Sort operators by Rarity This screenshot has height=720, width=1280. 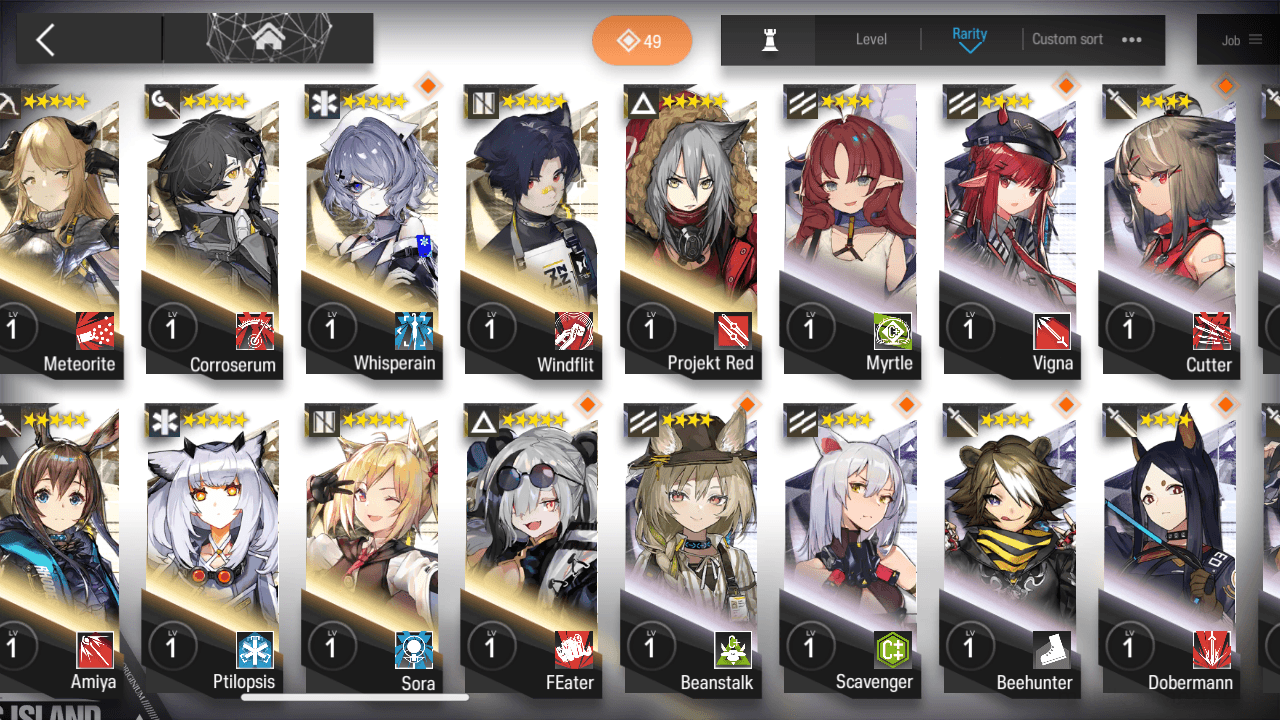[x=969, y=40]
